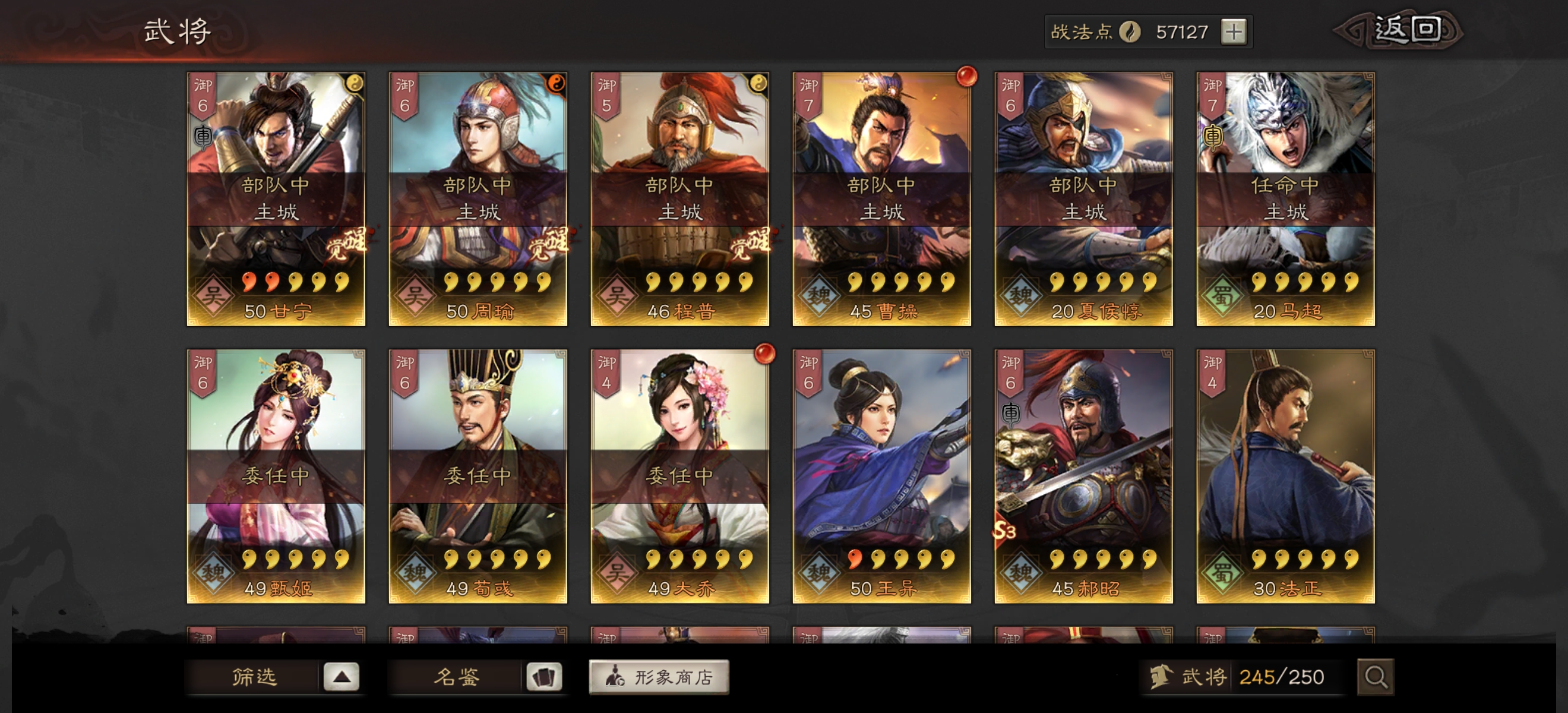Click the magnifying glass search icon
Screen dimensions: 1568x713
click(1375, 677)
